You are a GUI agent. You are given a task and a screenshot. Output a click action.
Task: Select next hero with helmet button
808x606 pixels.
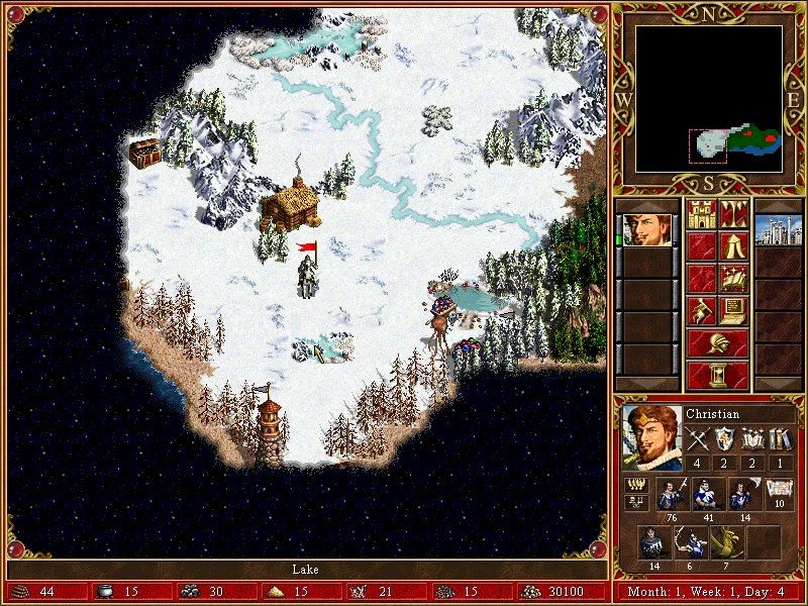pyautogui.click(x=717, y=343)
